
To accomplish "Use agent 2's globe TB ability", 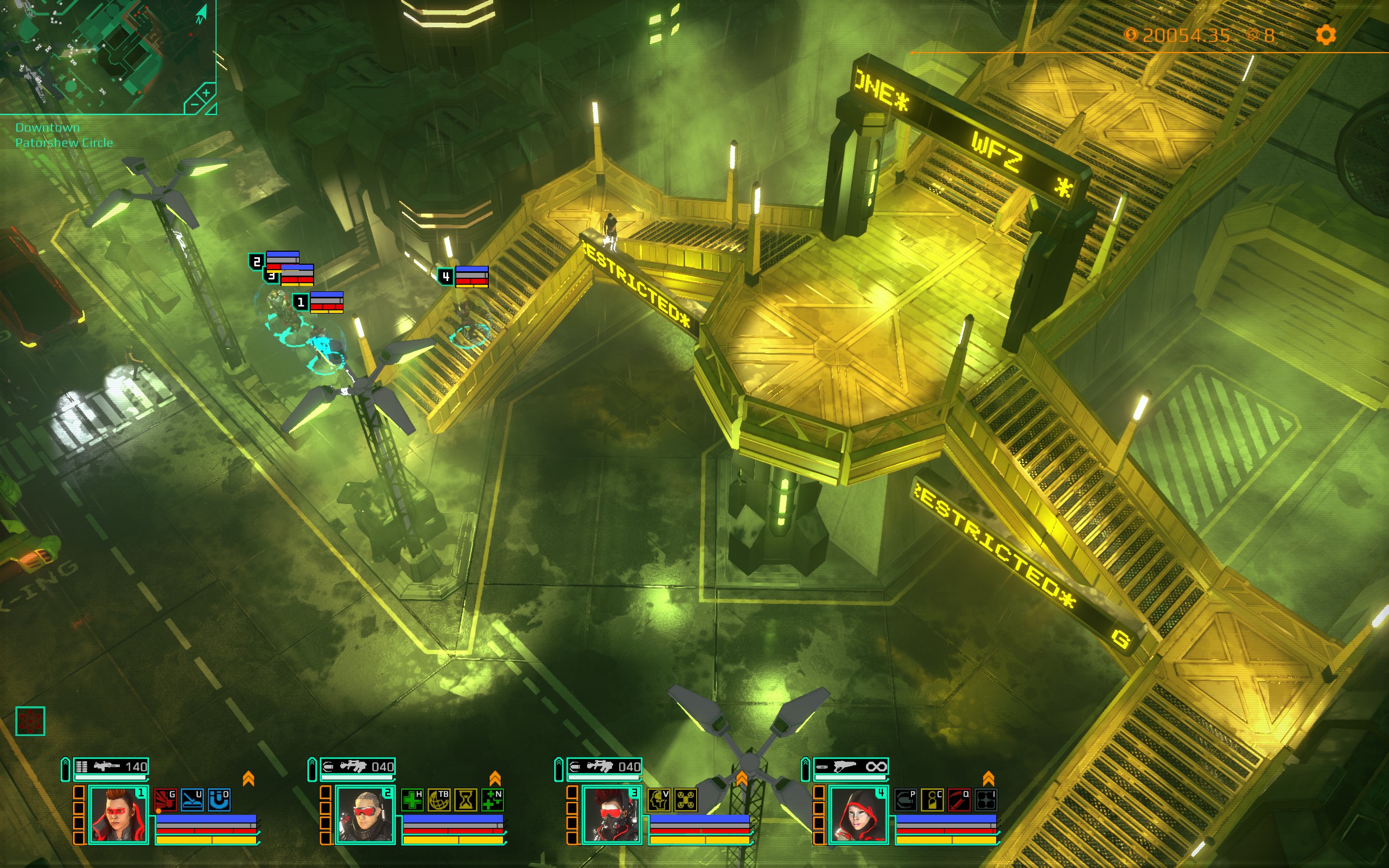I will coord(439,800).
